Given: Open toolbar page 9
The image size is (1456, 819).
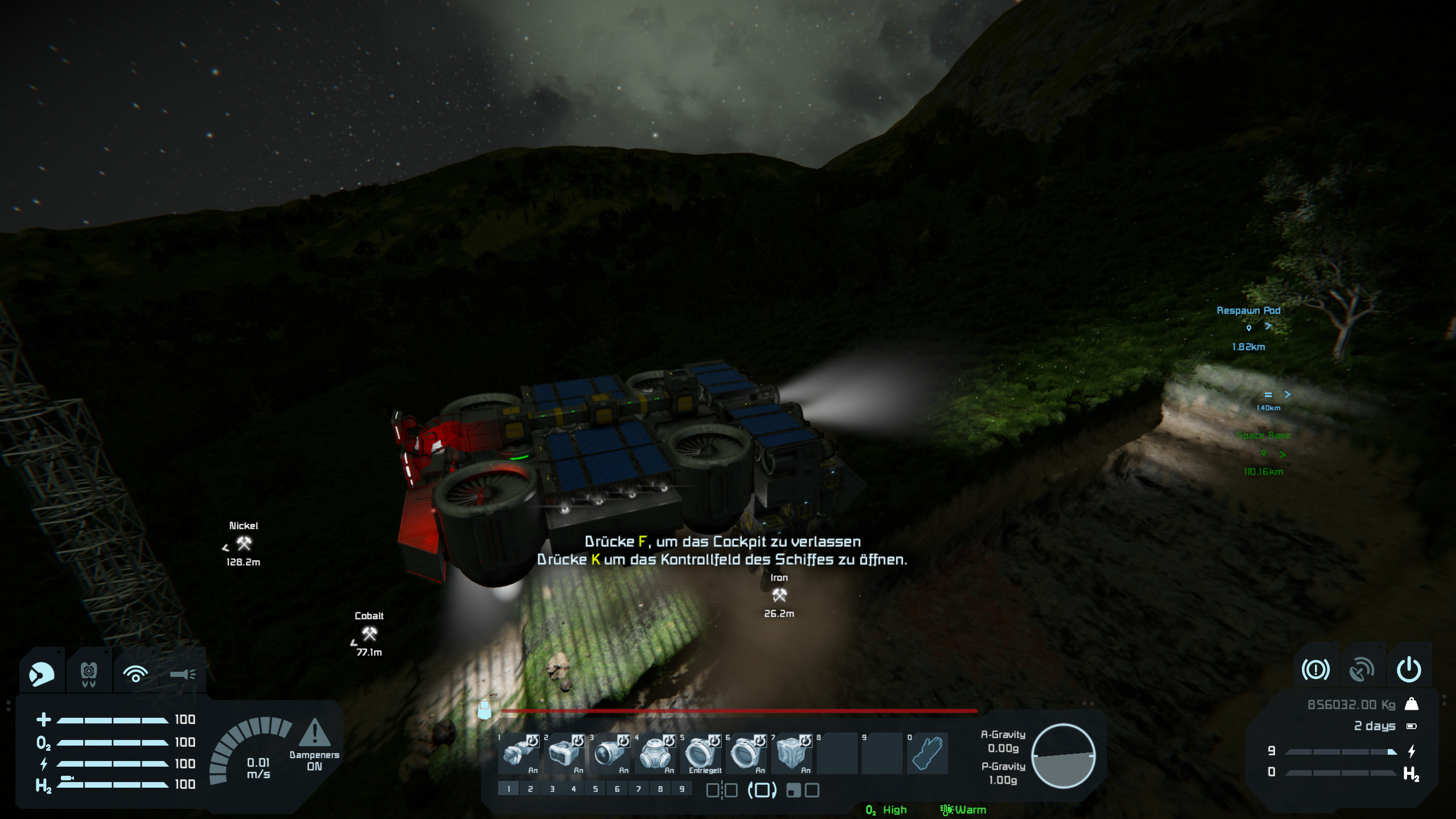Looking at the screenshot, I should point(682,789).
